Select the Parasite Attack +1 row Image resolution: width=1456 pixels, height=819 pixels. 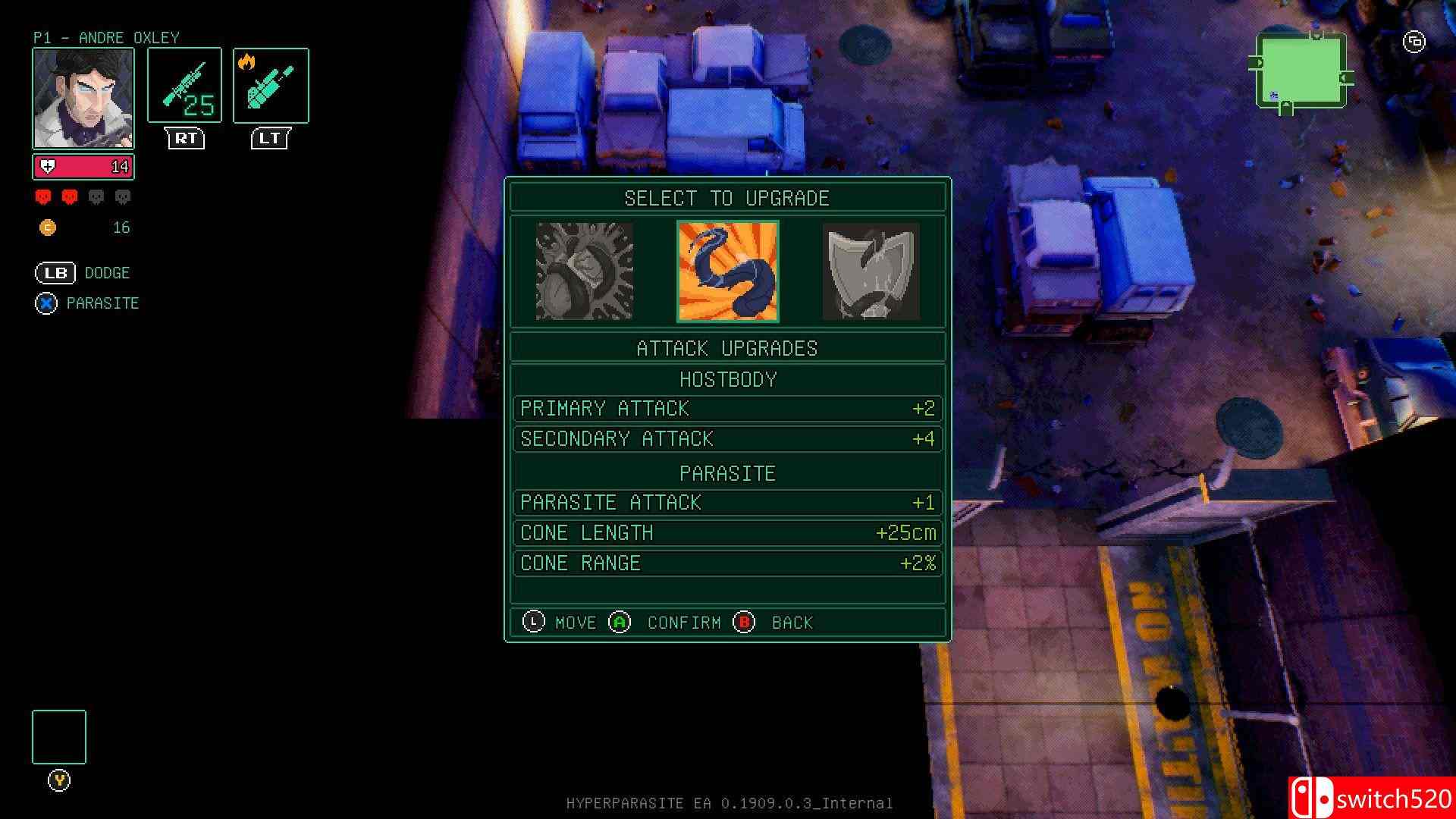pyautogui.click(x=727, y=503)
